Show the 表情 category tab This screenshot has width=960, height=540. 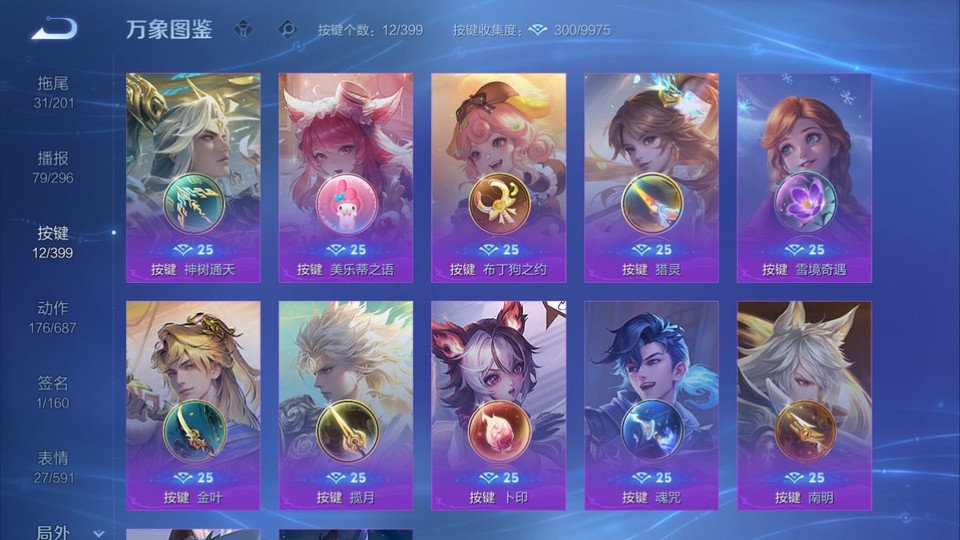[54, 466]
